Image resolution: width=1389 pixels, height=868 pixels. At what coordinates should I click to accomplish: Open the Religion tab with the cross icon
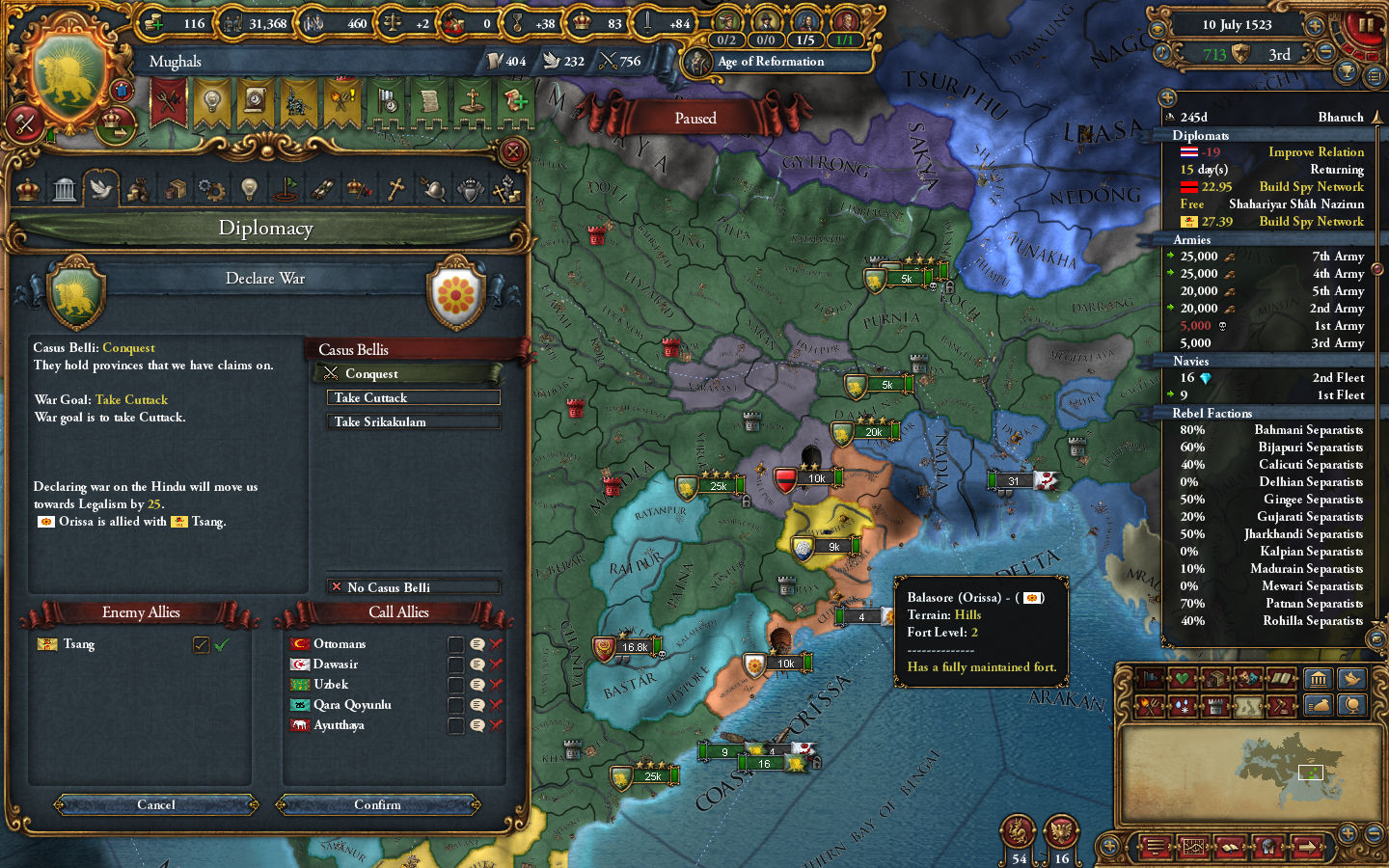[395, 189]
